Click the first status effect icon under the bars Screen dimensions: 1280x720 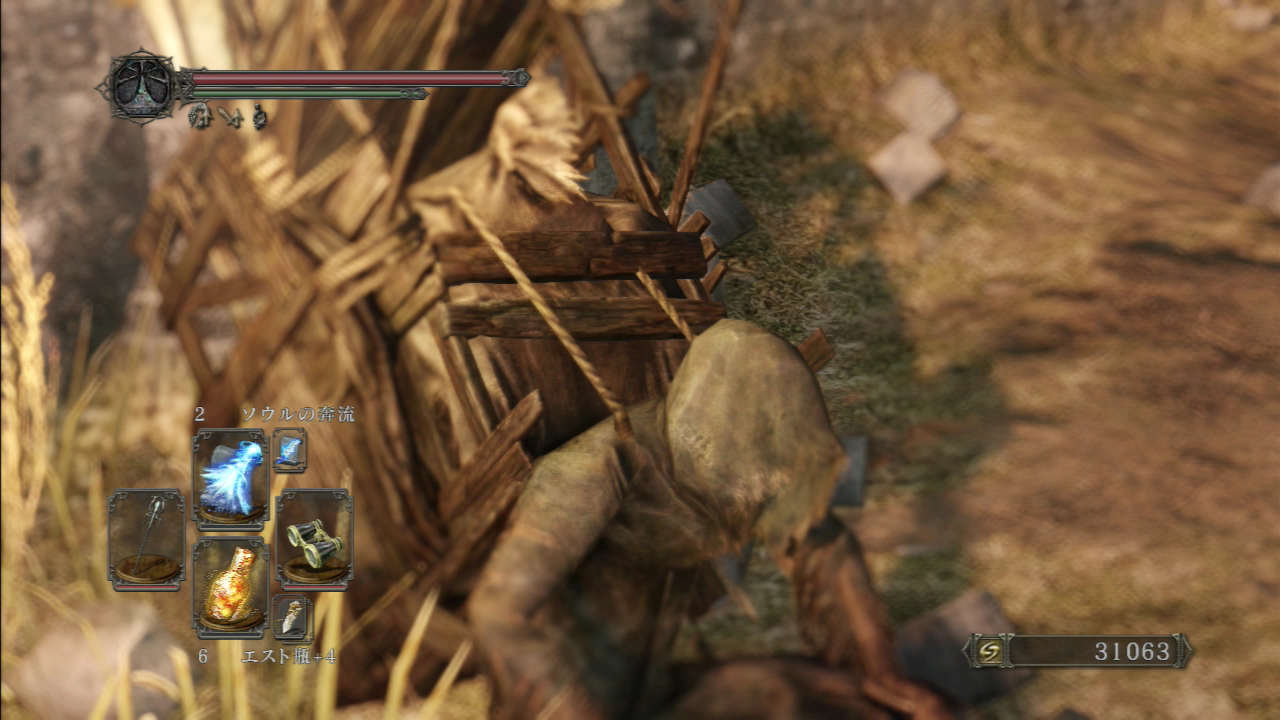point(200,117)
